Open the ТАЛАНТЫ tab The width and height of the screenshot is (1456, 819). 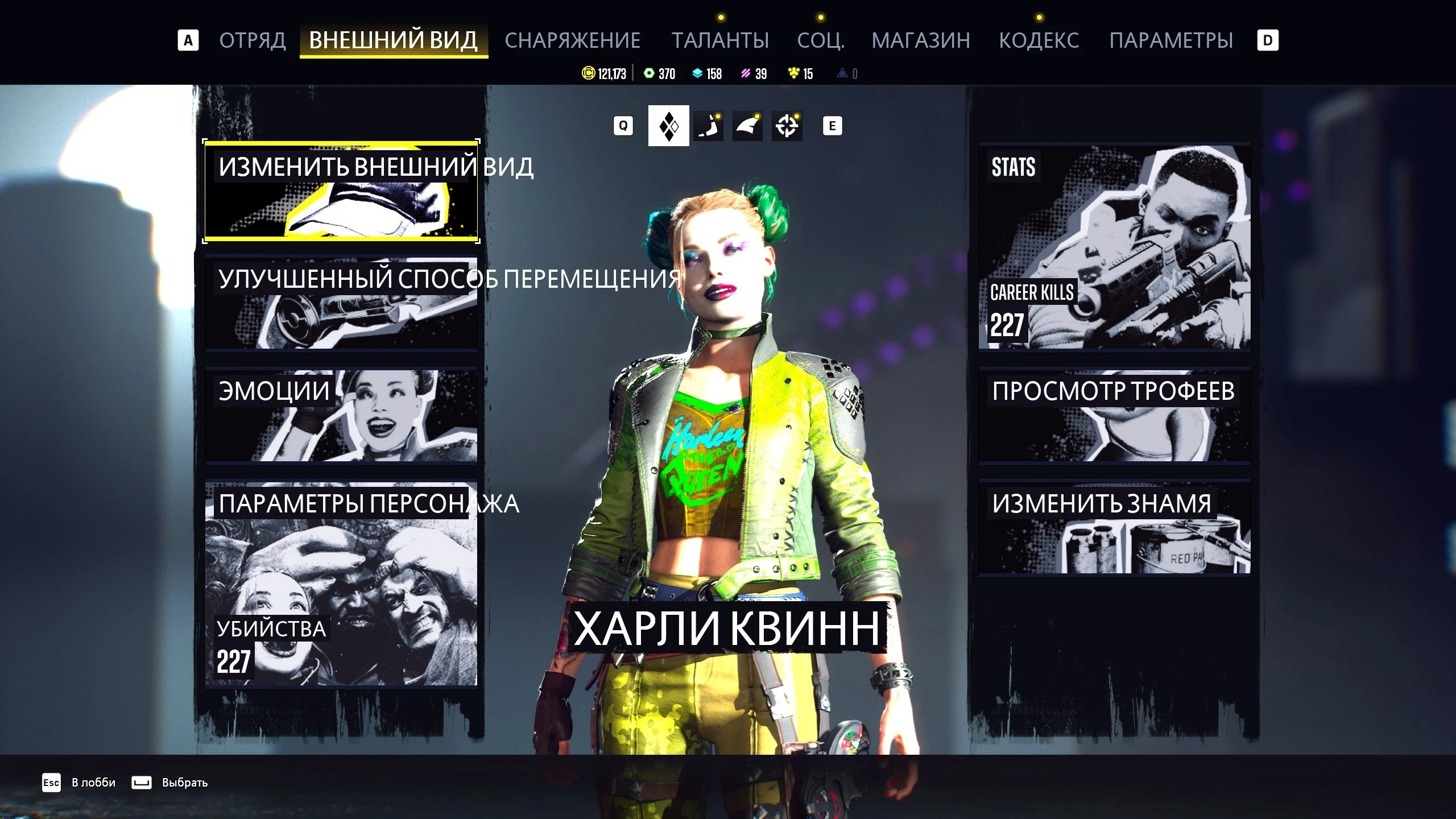tap(720, 40)
